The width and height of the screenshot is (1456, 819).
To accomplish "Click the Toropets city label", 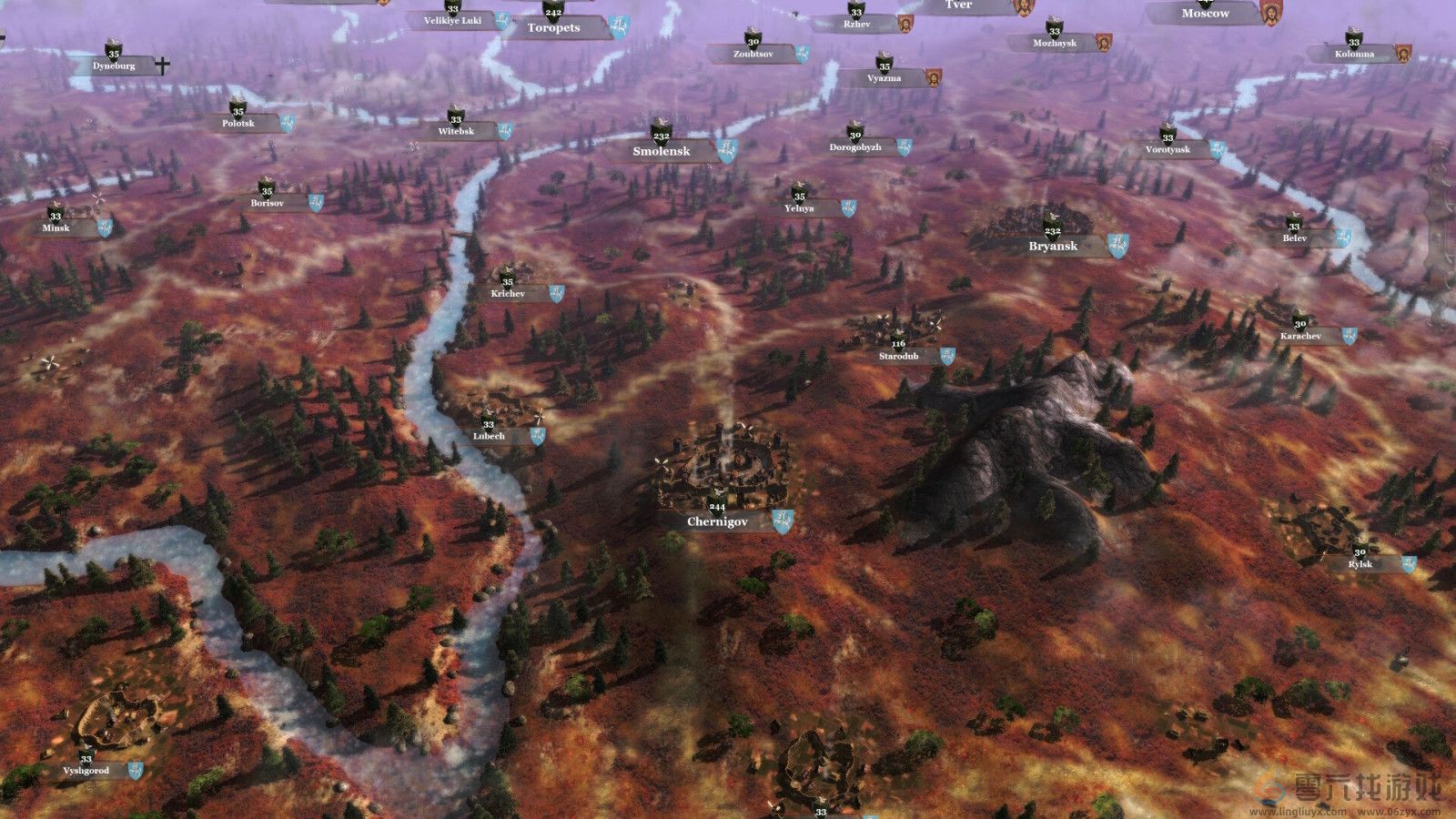I will click(553, 28).
